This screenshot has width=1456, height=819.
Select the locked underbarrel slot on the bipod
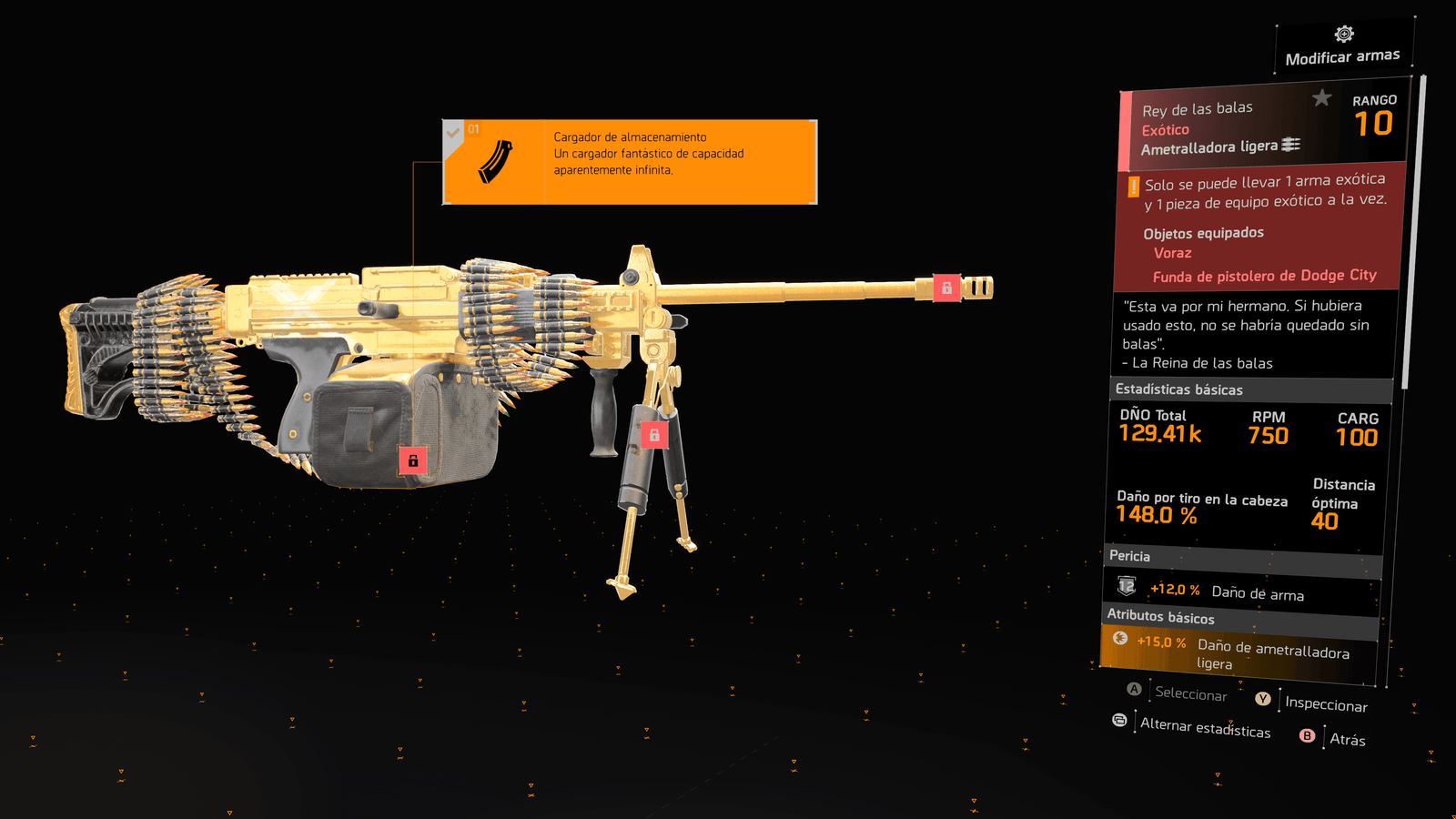coord(653,435)
